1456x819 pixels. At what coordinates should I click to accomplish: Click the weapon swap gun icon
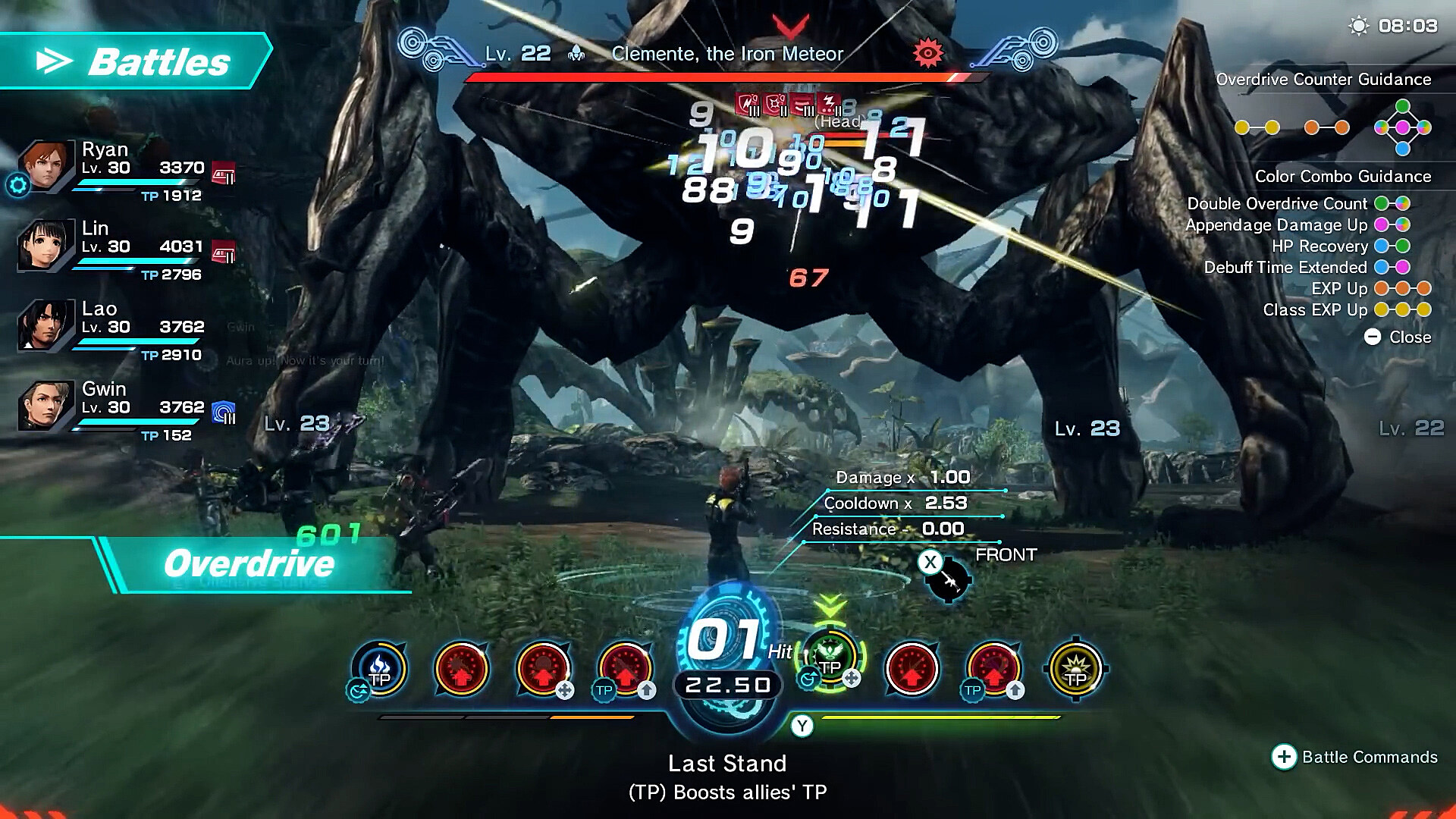pyautogui.click(x=948, y=582)
